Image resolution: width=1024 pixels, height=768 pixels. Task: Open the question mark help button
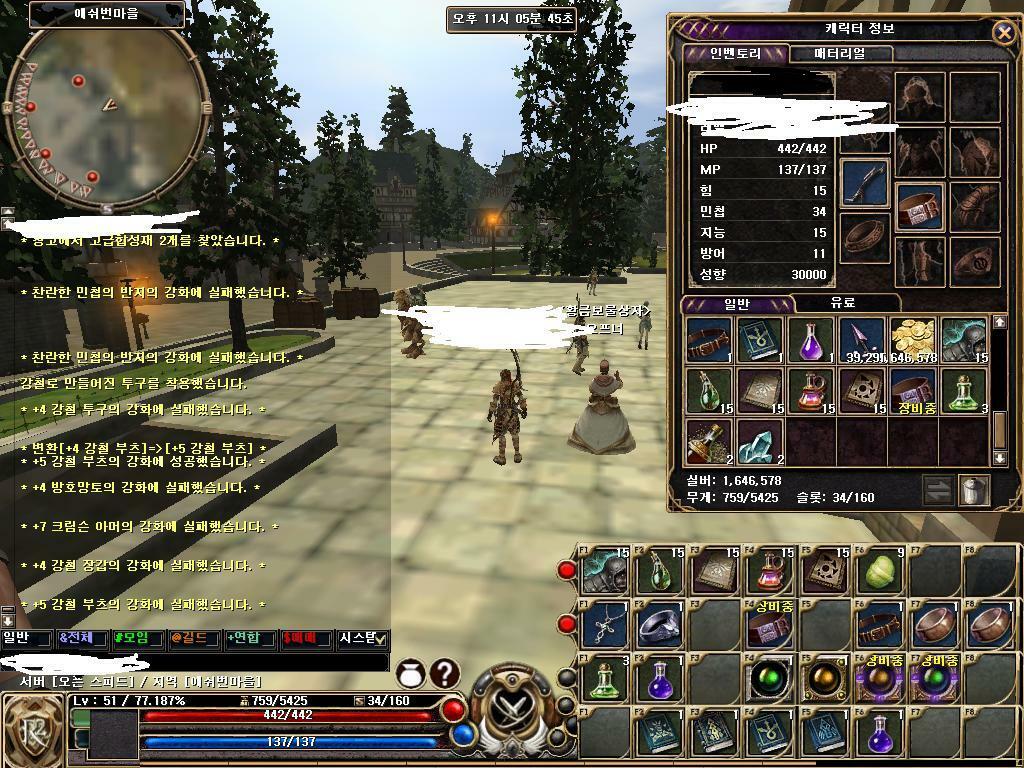tap(444, 674)
